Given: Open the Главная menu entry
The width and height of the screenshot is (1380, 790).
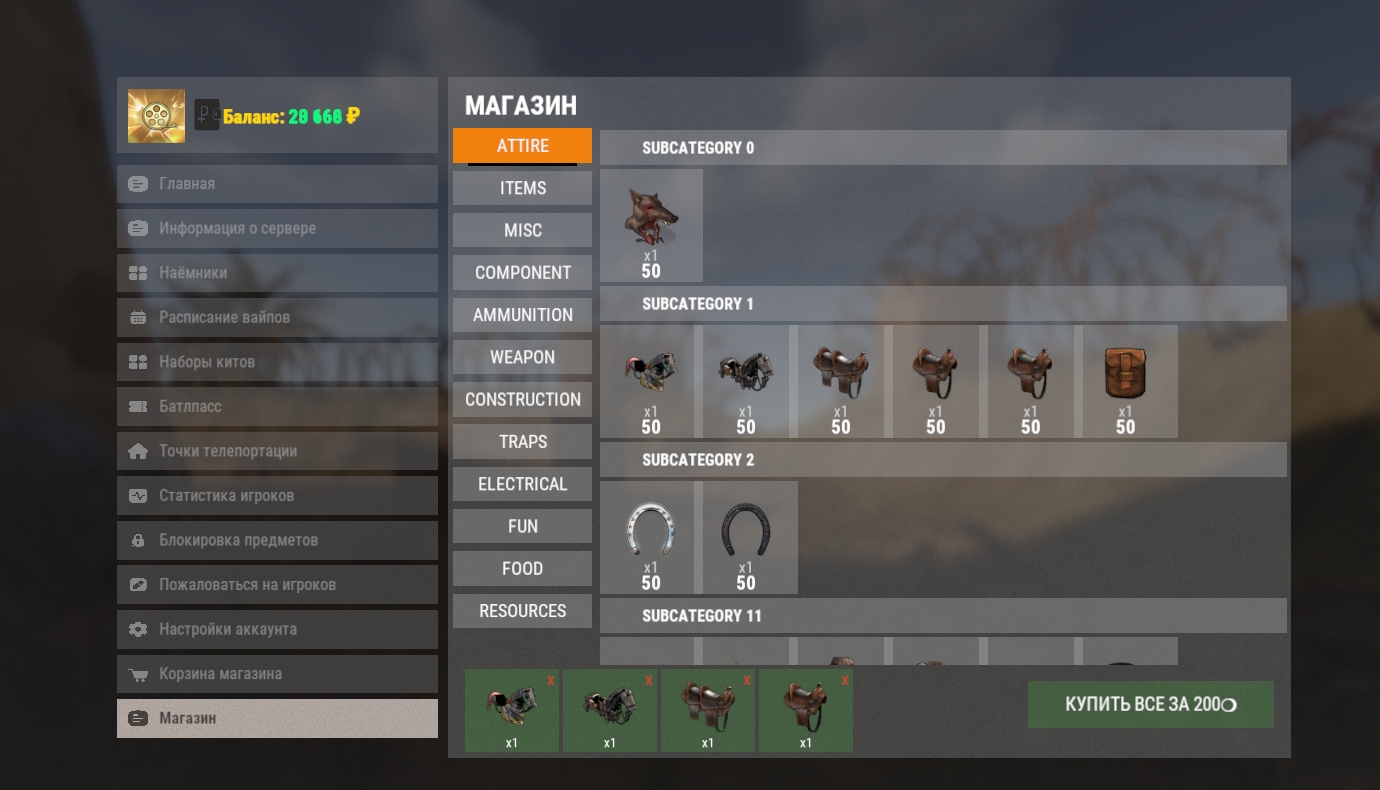Looking at the screenshot, I should [x=277, y=184].
